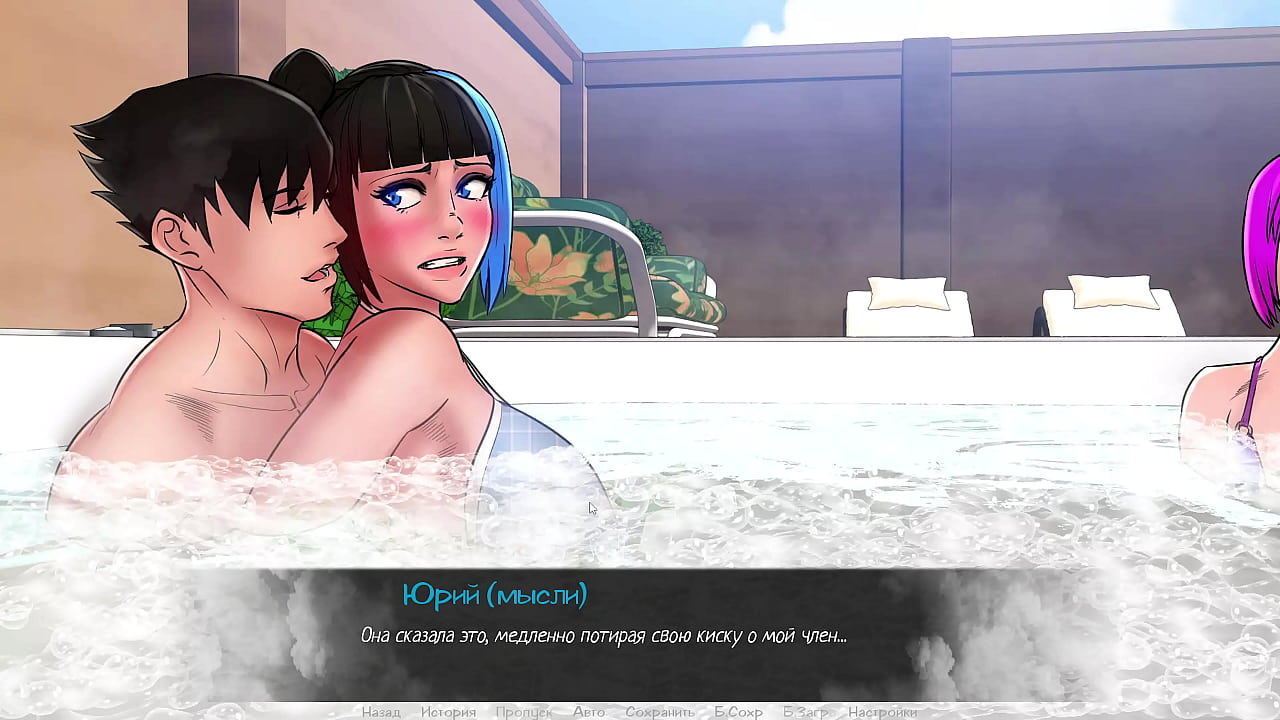This screenshot has height=720, width=1280.
Task: Quick load with the Б.Загр button
Action: click(805, 712)
